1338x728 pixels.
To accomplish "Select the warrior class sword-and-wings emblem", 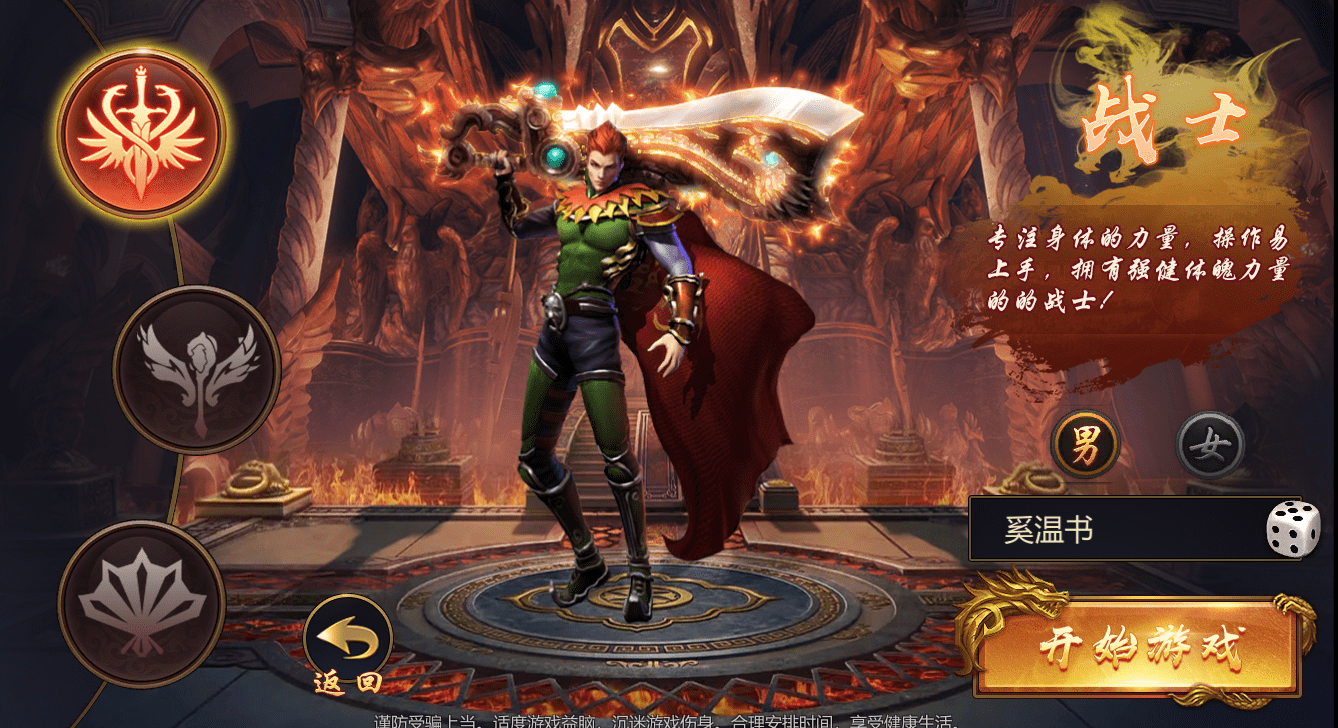I will pyautogui.click(x=141, y=134).
